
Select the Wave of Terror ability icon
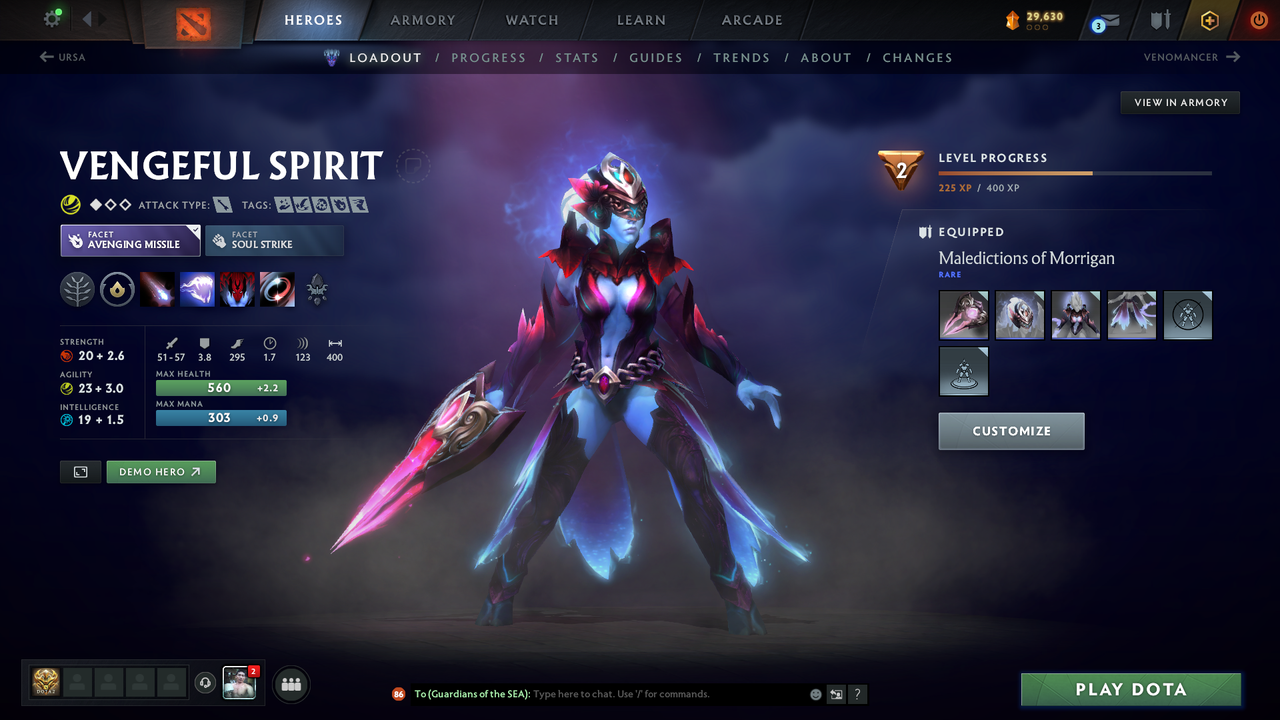pyautogui.click(x=197, y=290)
